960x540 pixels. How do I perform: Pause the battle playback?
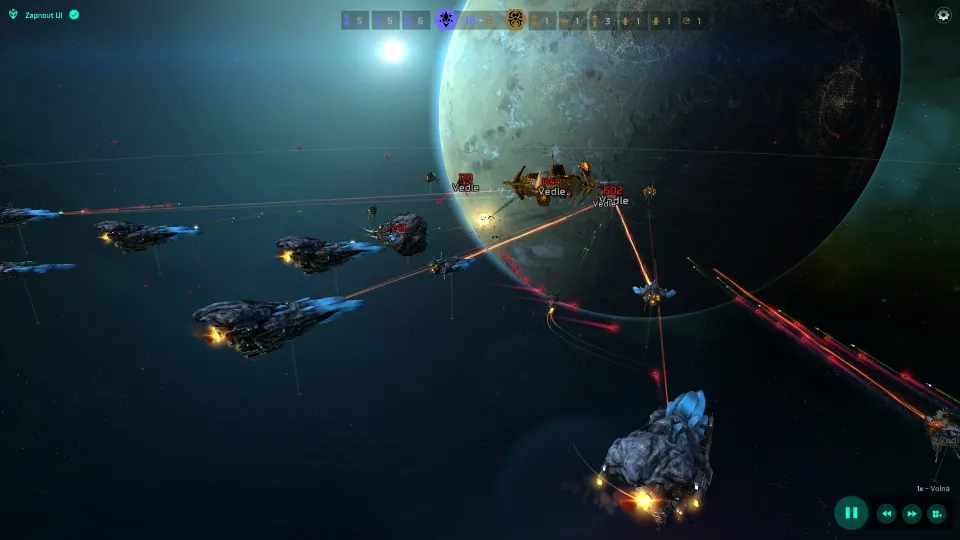click(x=851, y=513)
